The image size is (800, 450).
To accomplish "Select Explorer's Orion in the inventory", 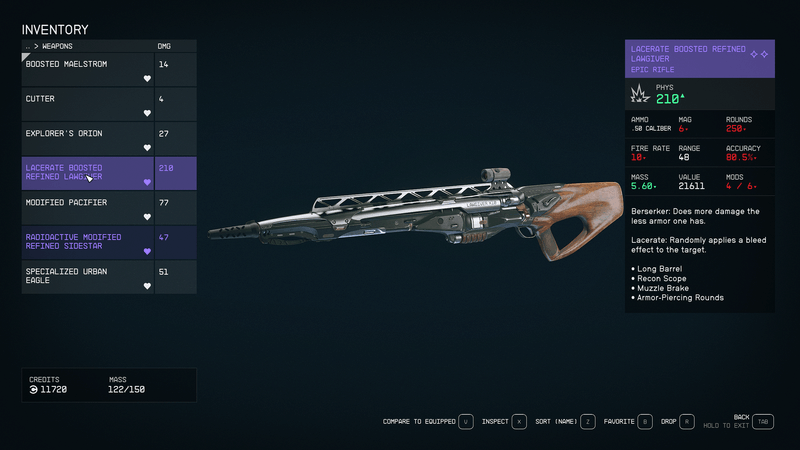I will pos(88,138).
